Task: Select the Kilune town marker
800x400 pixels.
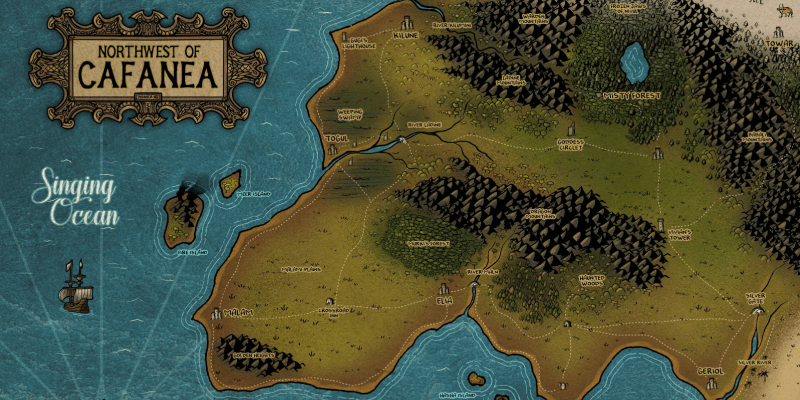Action: coord(406,23)
